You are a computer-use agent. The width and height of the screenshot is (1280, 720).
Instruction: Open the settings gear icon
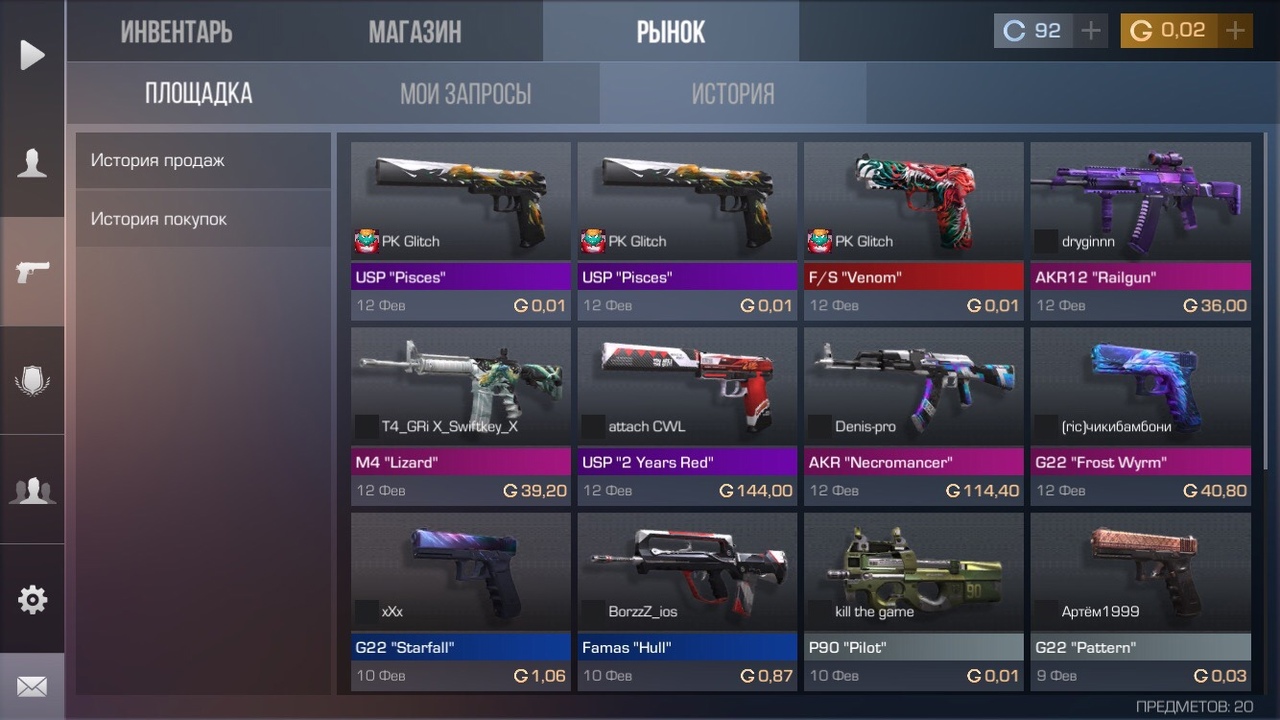(x=32, y=599)
